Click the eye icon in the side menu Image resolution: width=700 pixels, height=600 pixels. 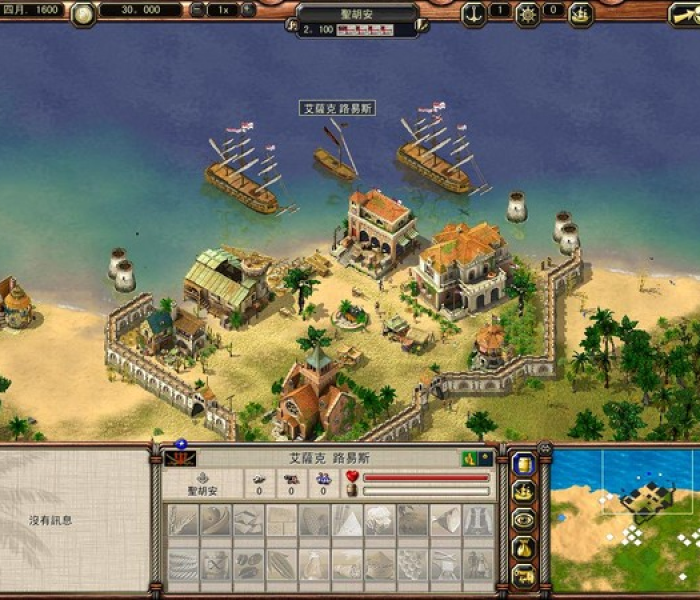523,520
